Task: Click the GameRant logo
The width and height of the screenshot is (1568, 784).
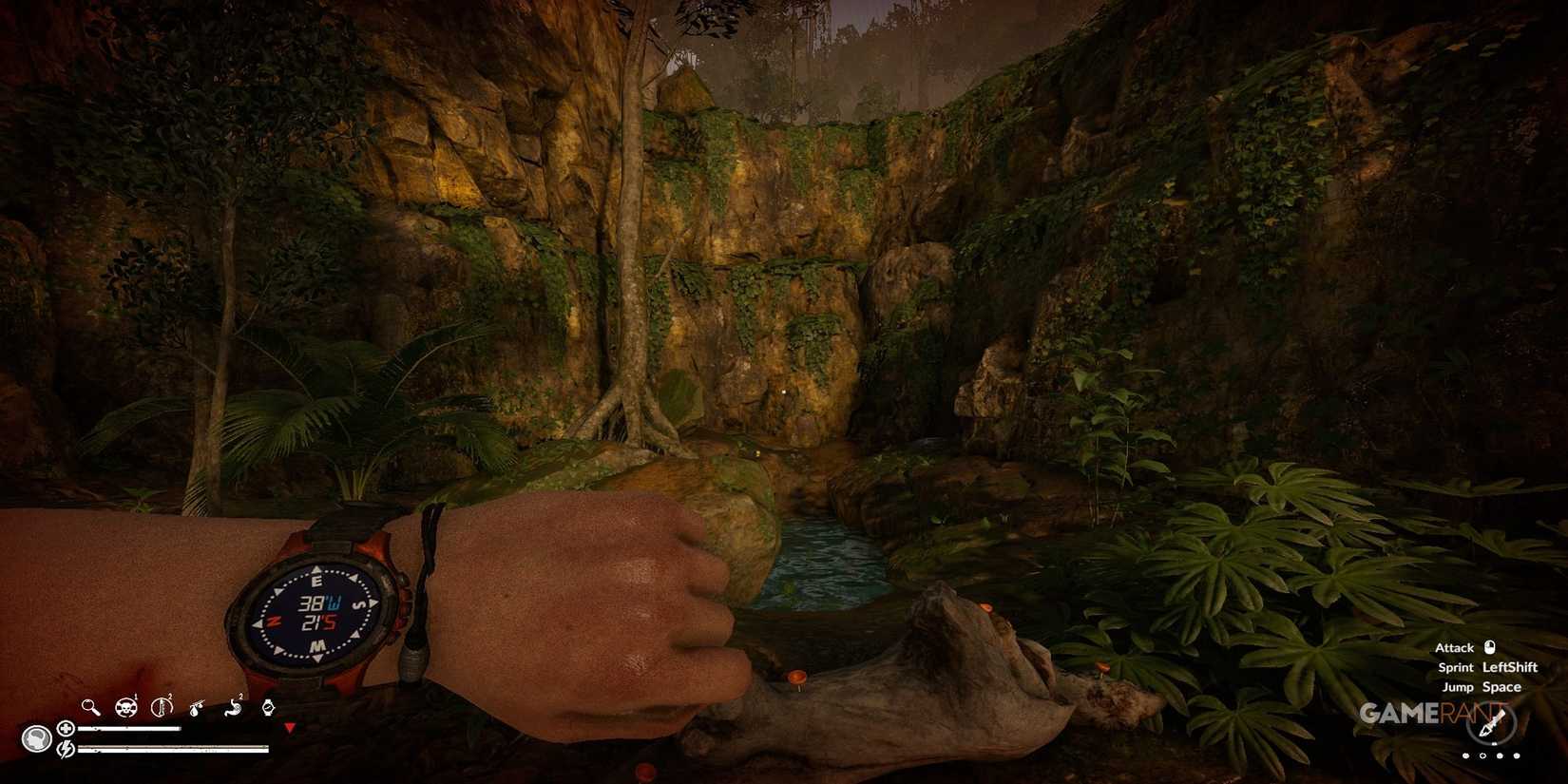Action: coord(1428,714)
